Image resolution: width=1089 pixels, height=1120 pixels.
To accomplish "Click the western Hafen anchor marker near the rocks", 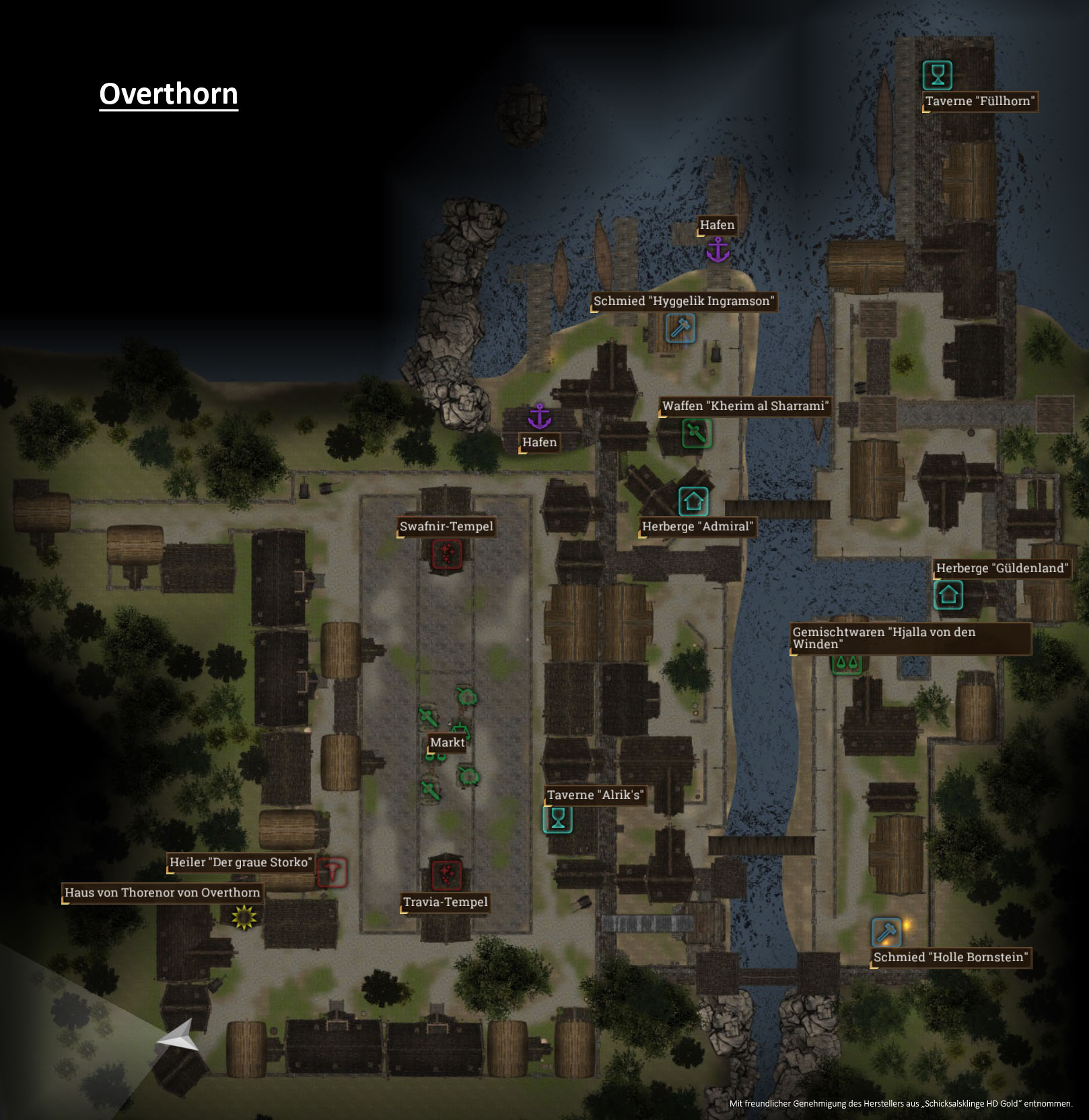I will (539, 417).
